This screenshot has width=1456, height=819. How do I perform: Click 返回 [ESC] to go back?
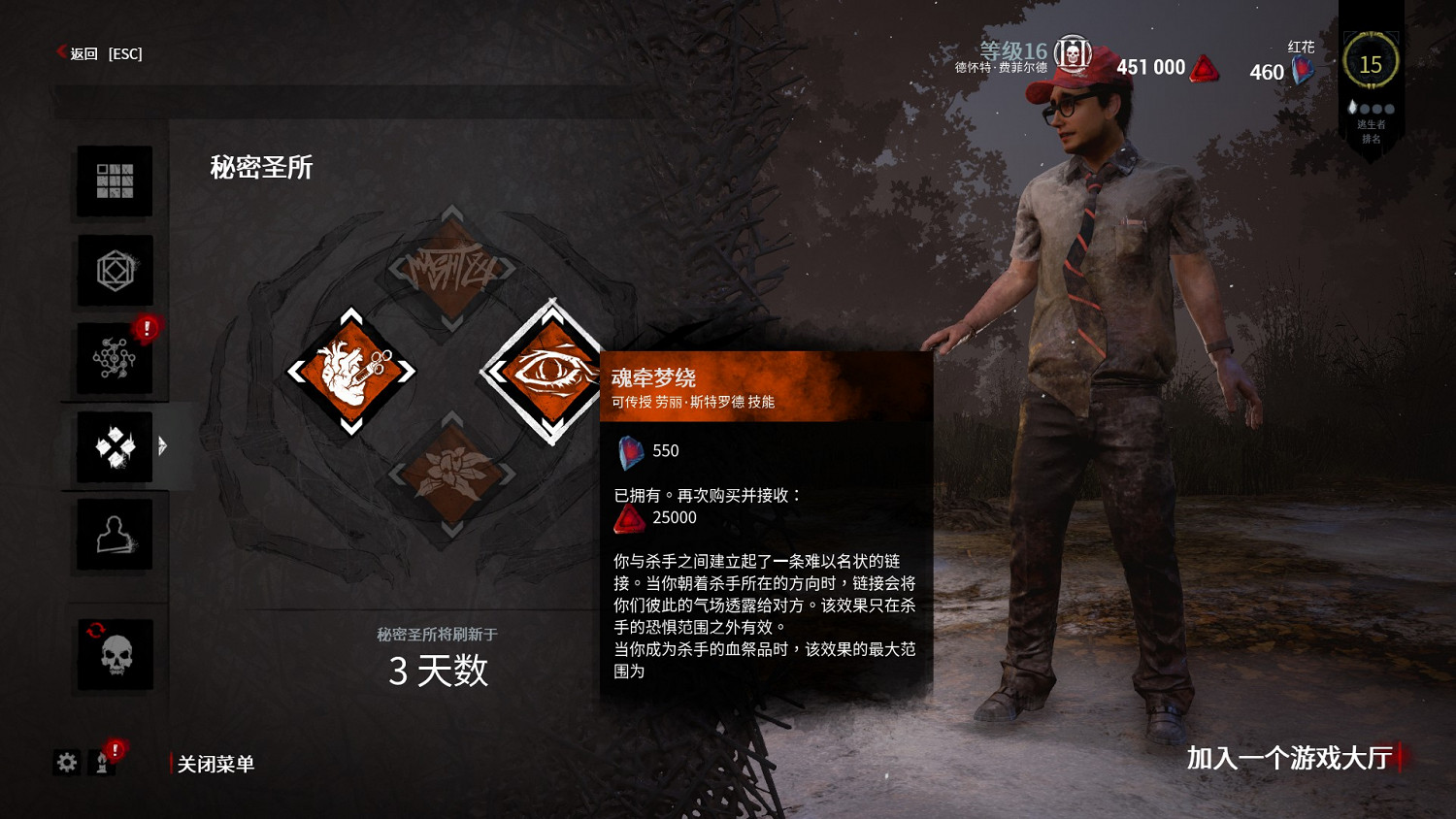coord(97,53)
